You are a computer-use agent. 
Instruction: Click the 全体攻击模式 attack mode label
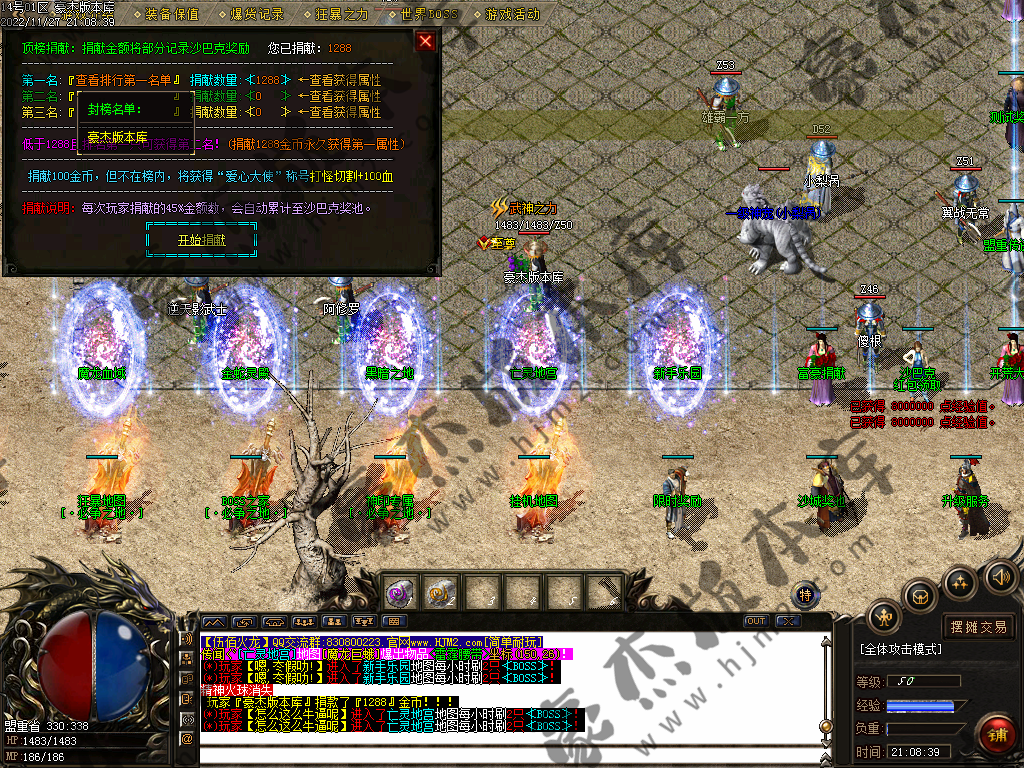tap(901, 649)
